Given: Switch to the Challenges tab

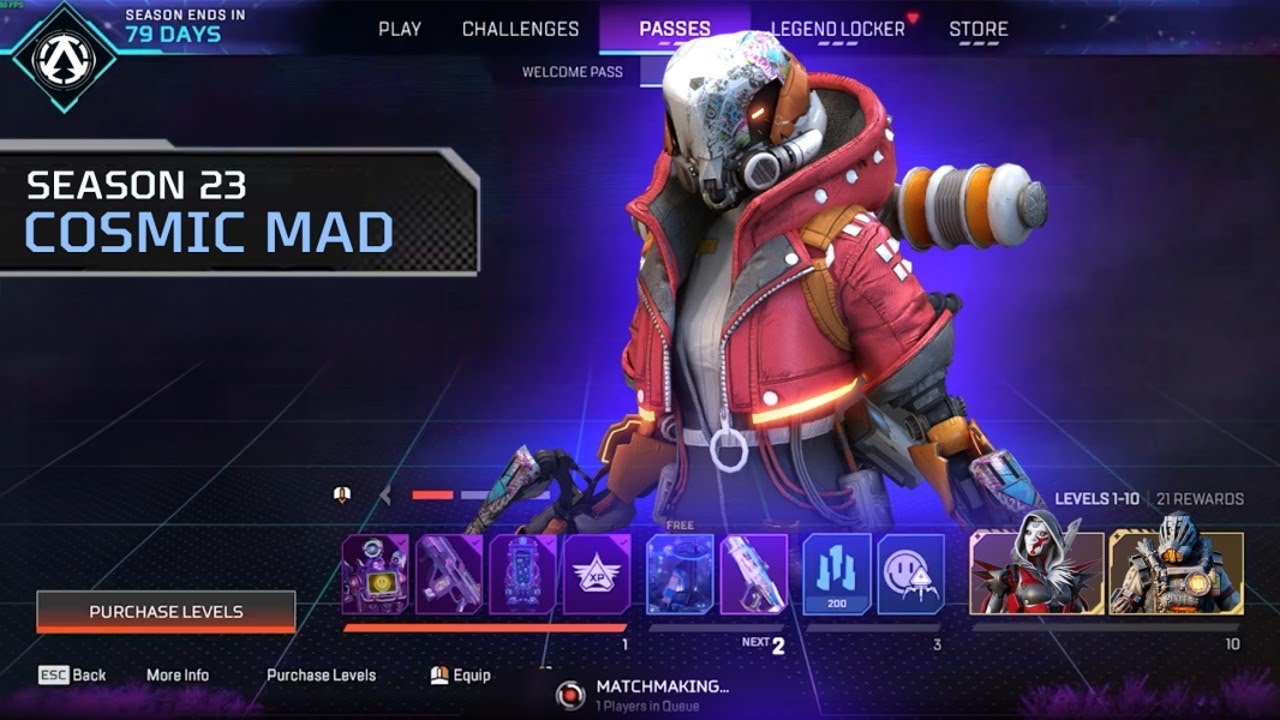Looking at the screenshot, I should 520,29.
